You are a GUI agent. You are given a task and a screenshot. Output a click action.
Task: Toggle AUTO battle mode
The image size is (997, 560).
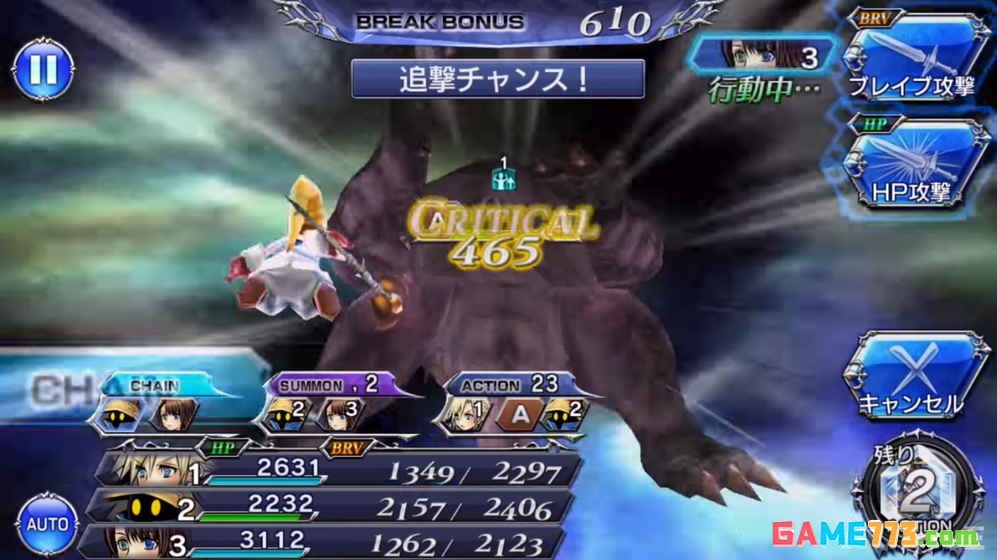pyautogui.click(x=47, y=523)
